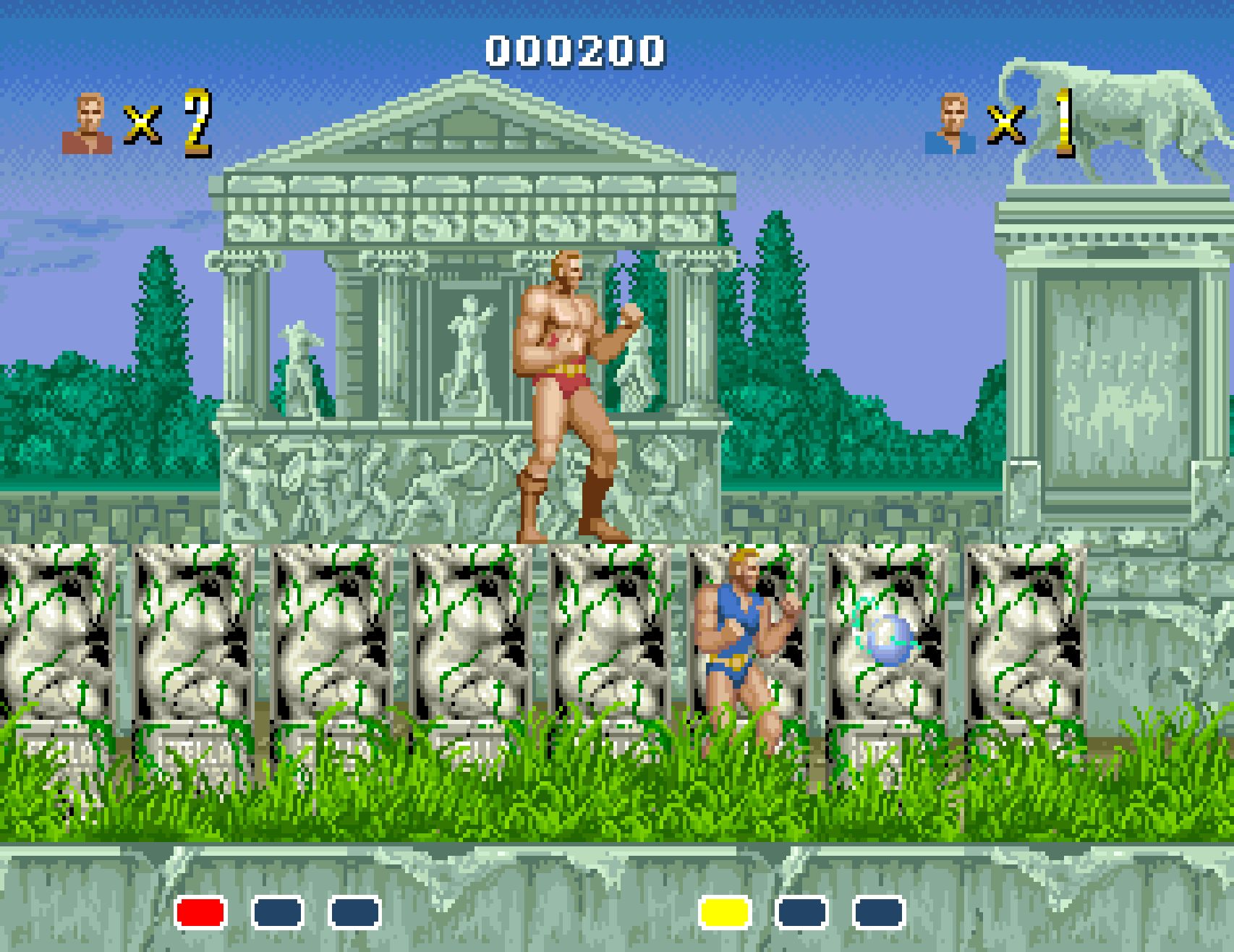
Task: Click the gold X multiplier beside player one
Action: [142, 124]
